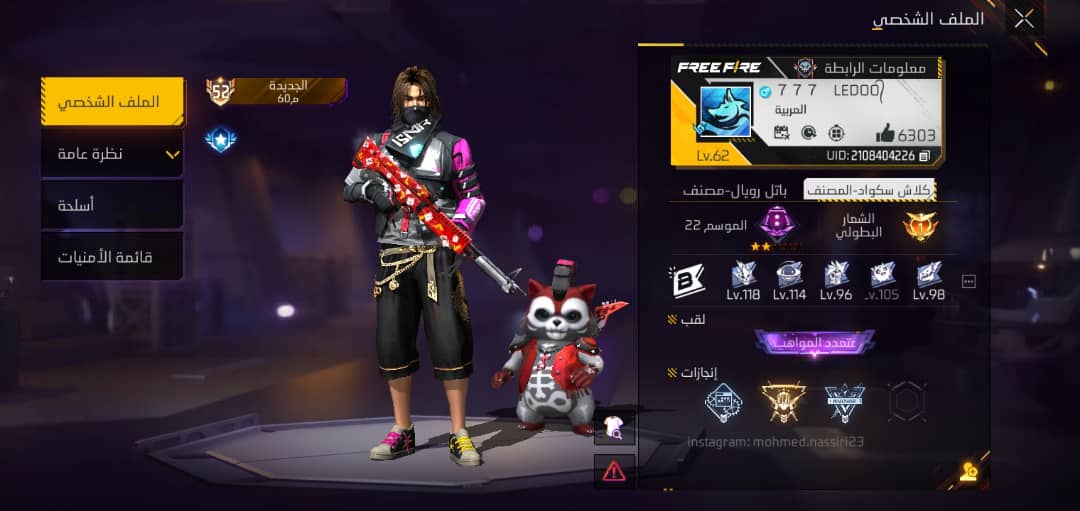
Task: Open the قائمة الأمنيات wishlist tab
Action: [x=112, y=258]
